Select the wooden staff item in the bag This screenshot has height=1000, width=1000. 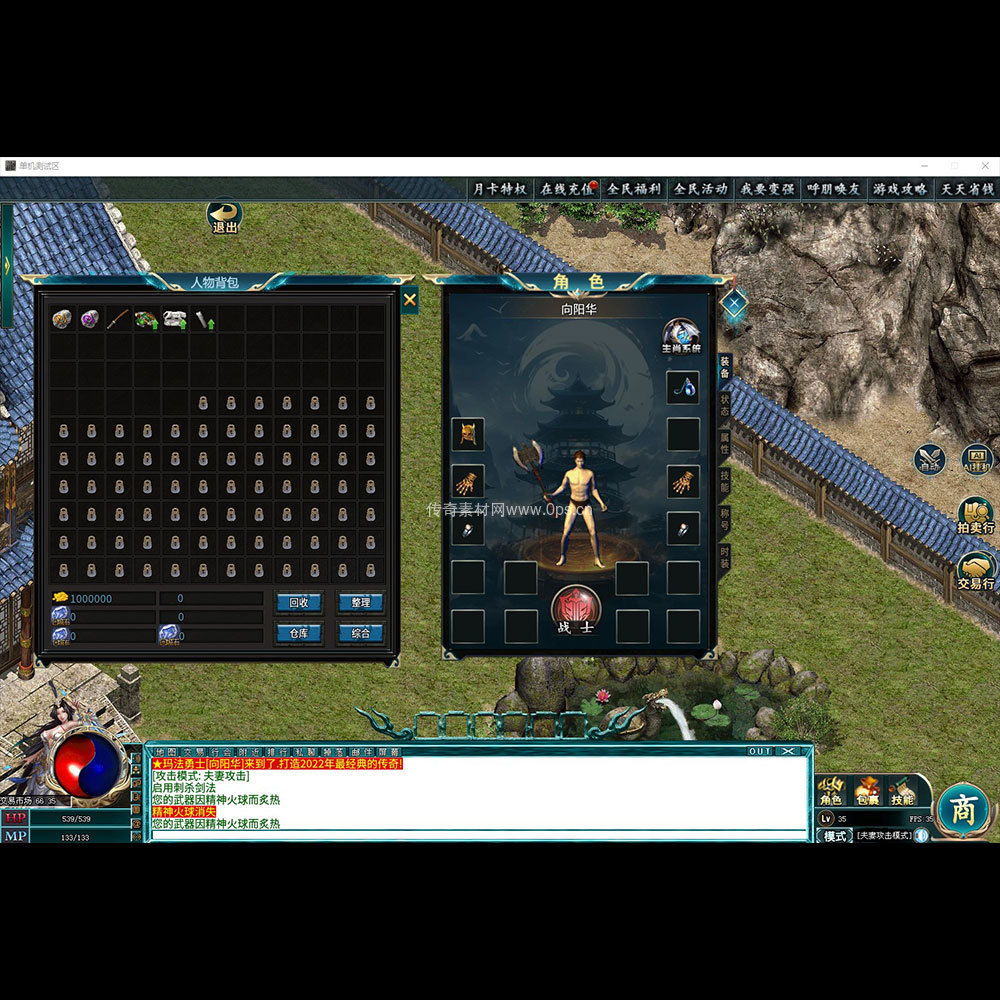tap(118, 319)
